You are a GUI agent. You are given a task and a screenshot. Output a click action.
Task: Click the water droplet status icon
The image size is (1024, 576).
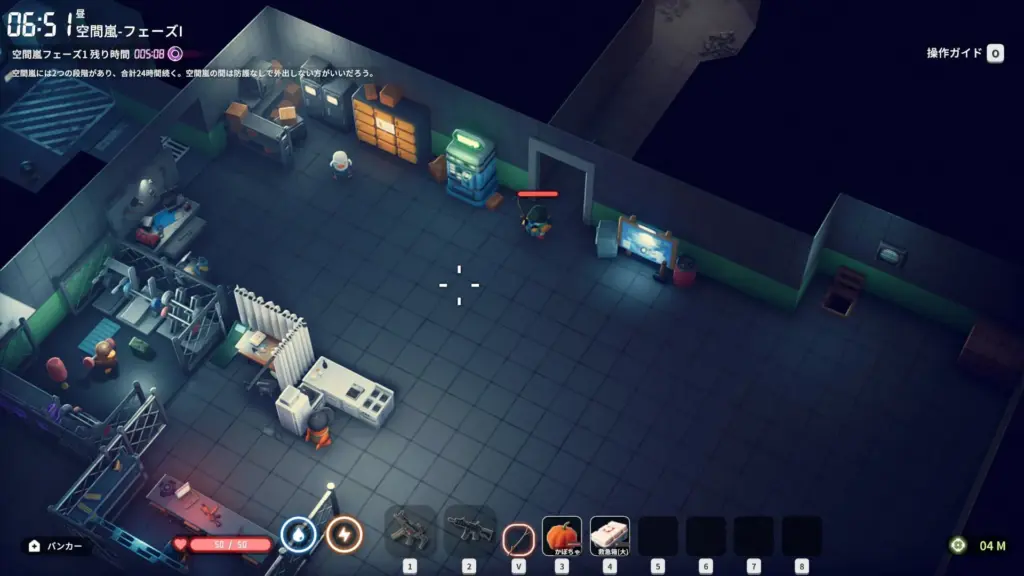click(x=298, y=535)
